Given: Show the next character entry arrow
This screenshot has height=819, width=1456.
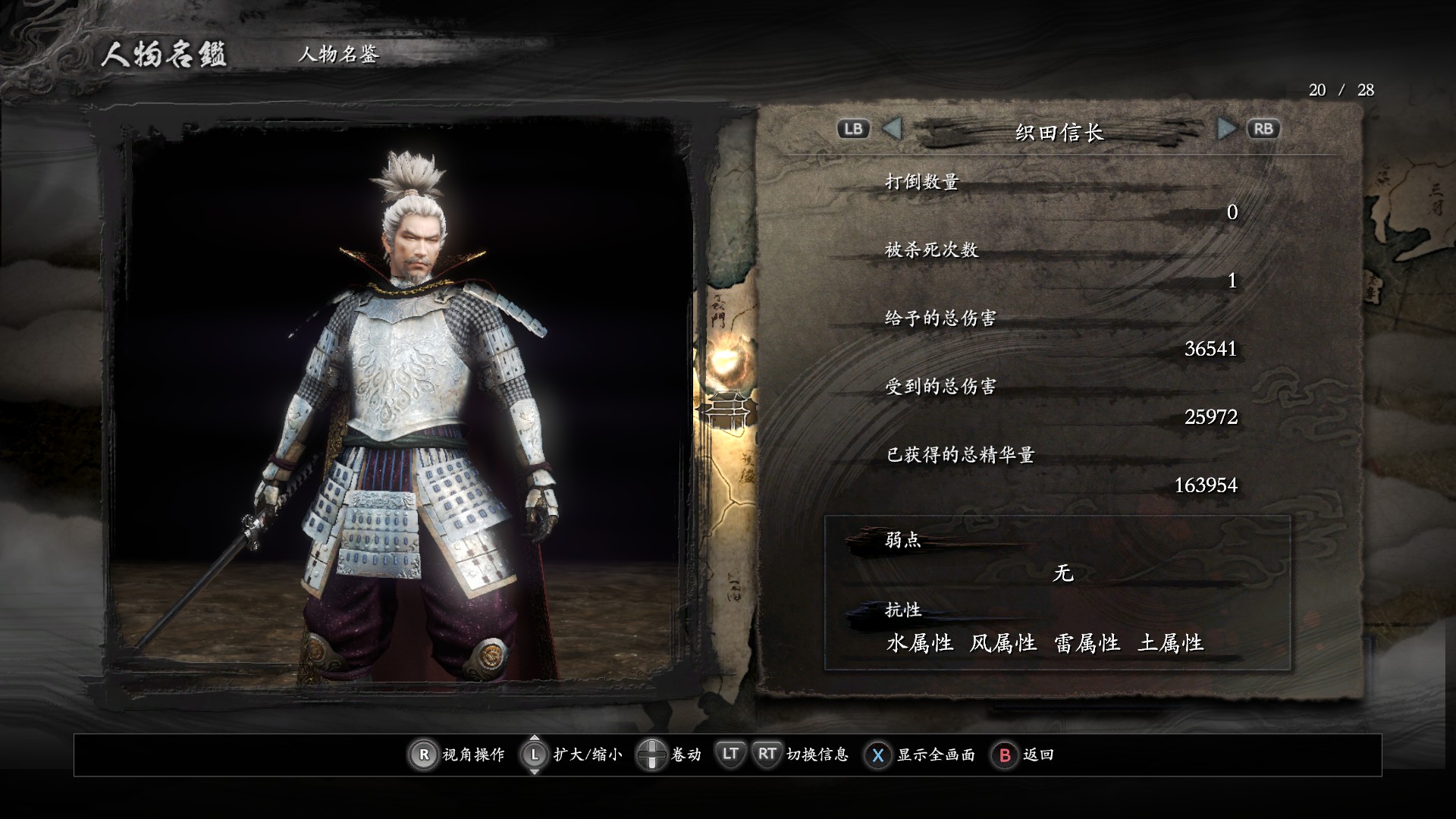Looking at the screenshot, I should (1225, 129).
